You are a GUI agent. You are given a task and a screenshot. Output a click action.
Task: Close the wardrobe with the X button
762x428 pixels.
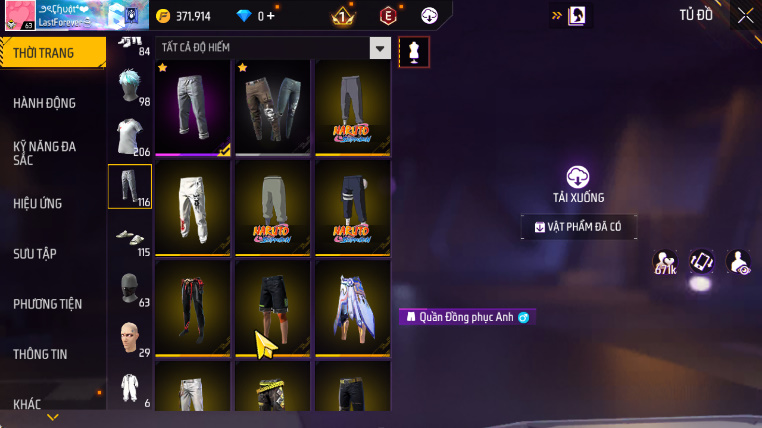(x=745, y=15)
